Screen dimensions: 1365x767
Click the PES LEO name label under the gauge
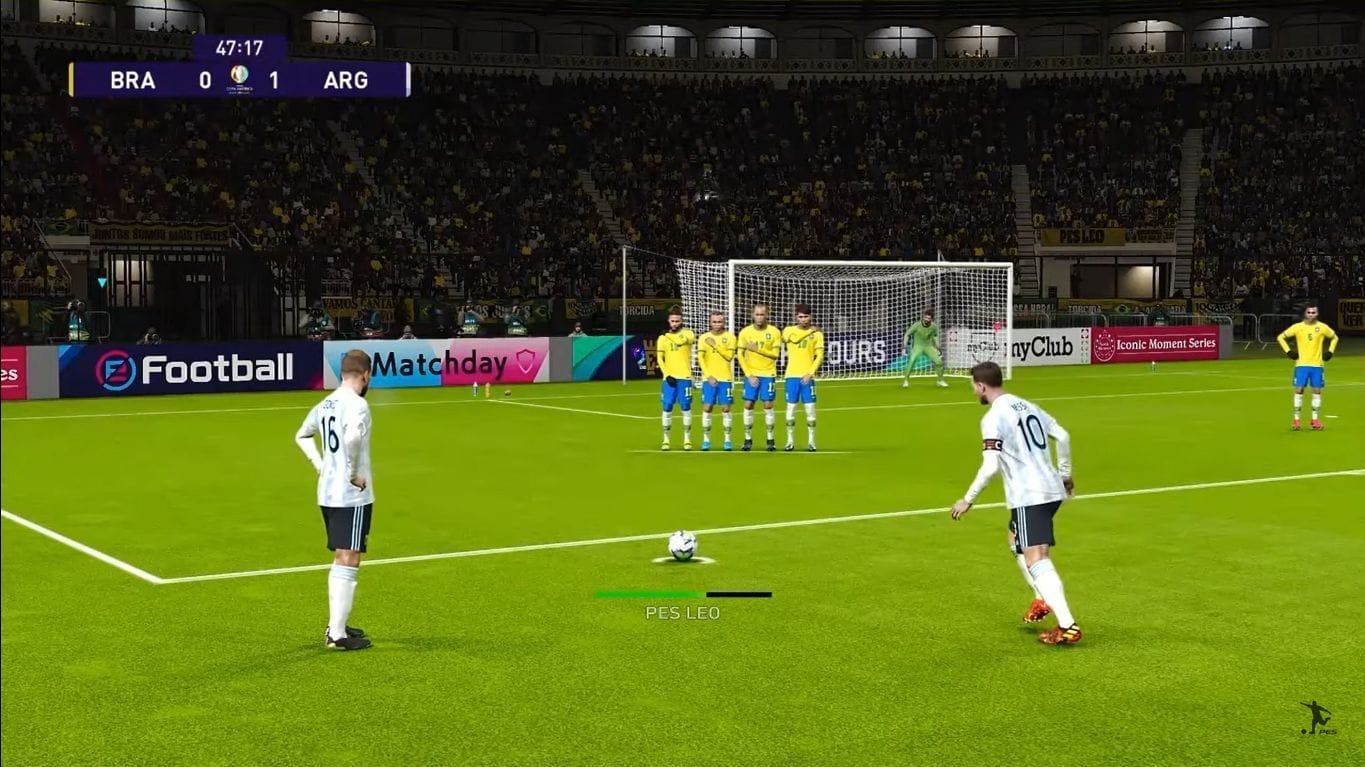tap(682, 612)
